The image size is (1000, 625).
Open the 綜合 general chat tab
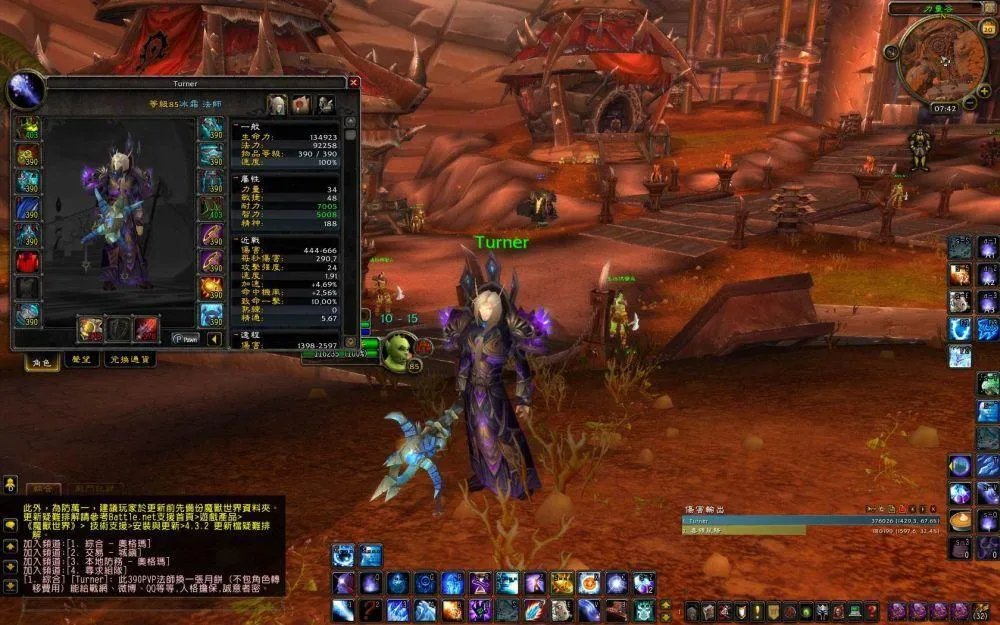coord(41,488)
